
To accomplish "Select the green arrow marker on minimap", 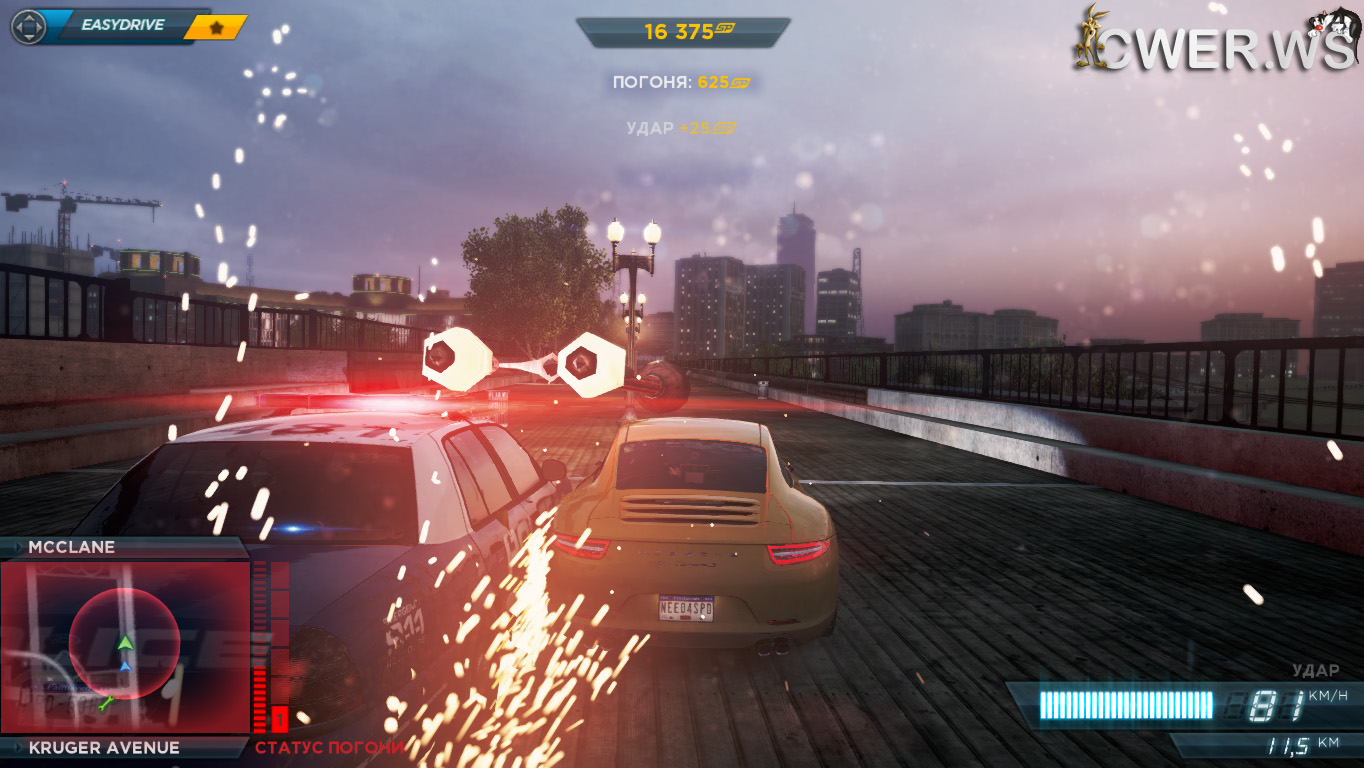I will (125, 643).
